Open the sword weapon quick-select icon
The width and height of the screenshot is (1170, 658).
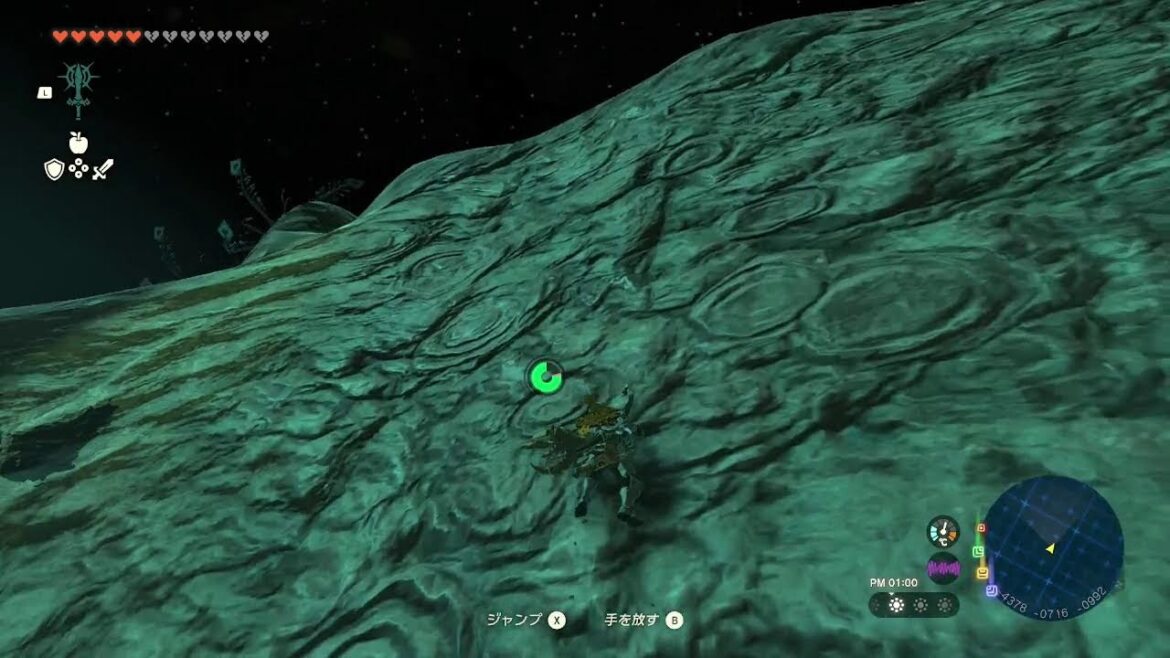click(103, 169)
